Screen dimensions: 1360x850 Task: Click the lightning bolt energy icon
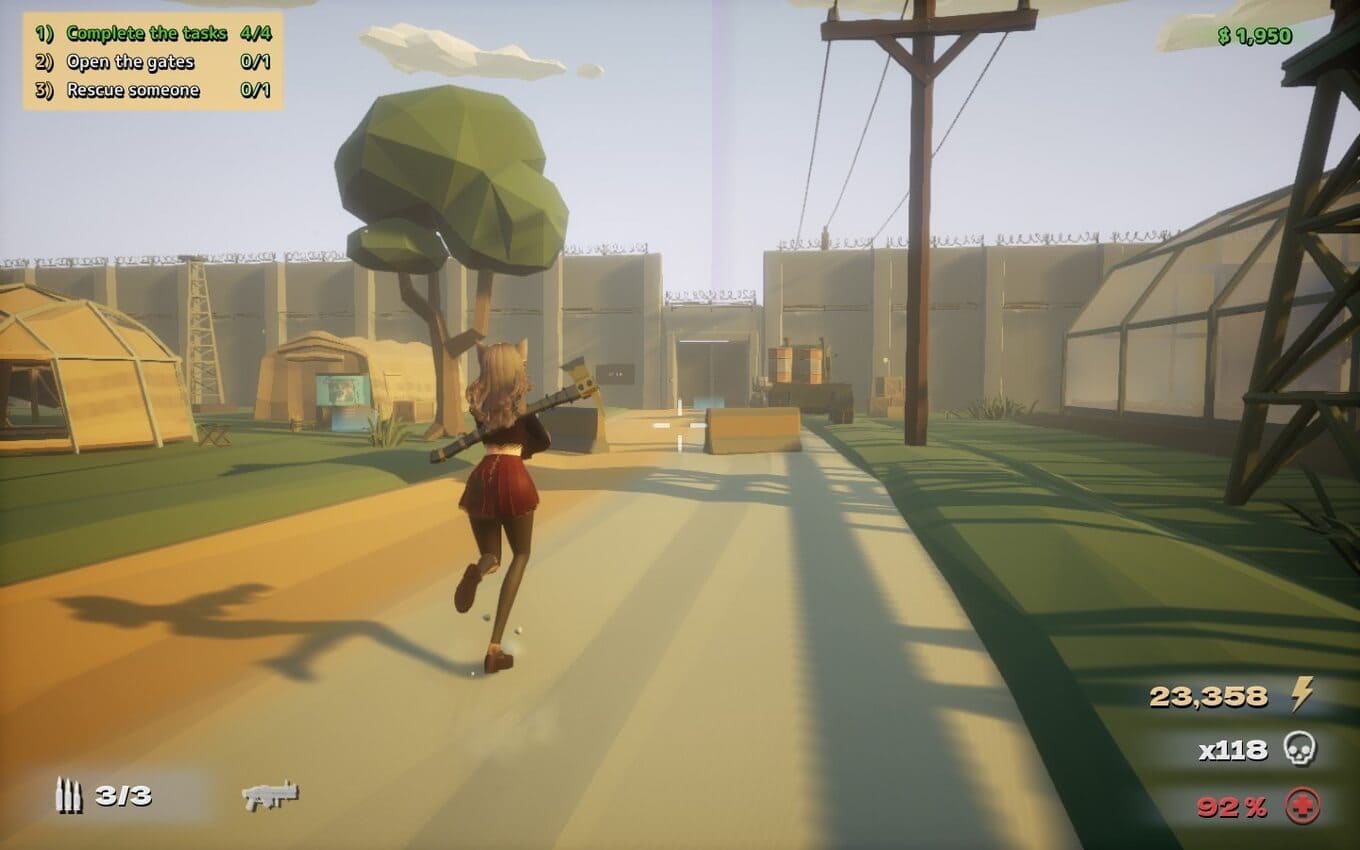[1301, 694]
